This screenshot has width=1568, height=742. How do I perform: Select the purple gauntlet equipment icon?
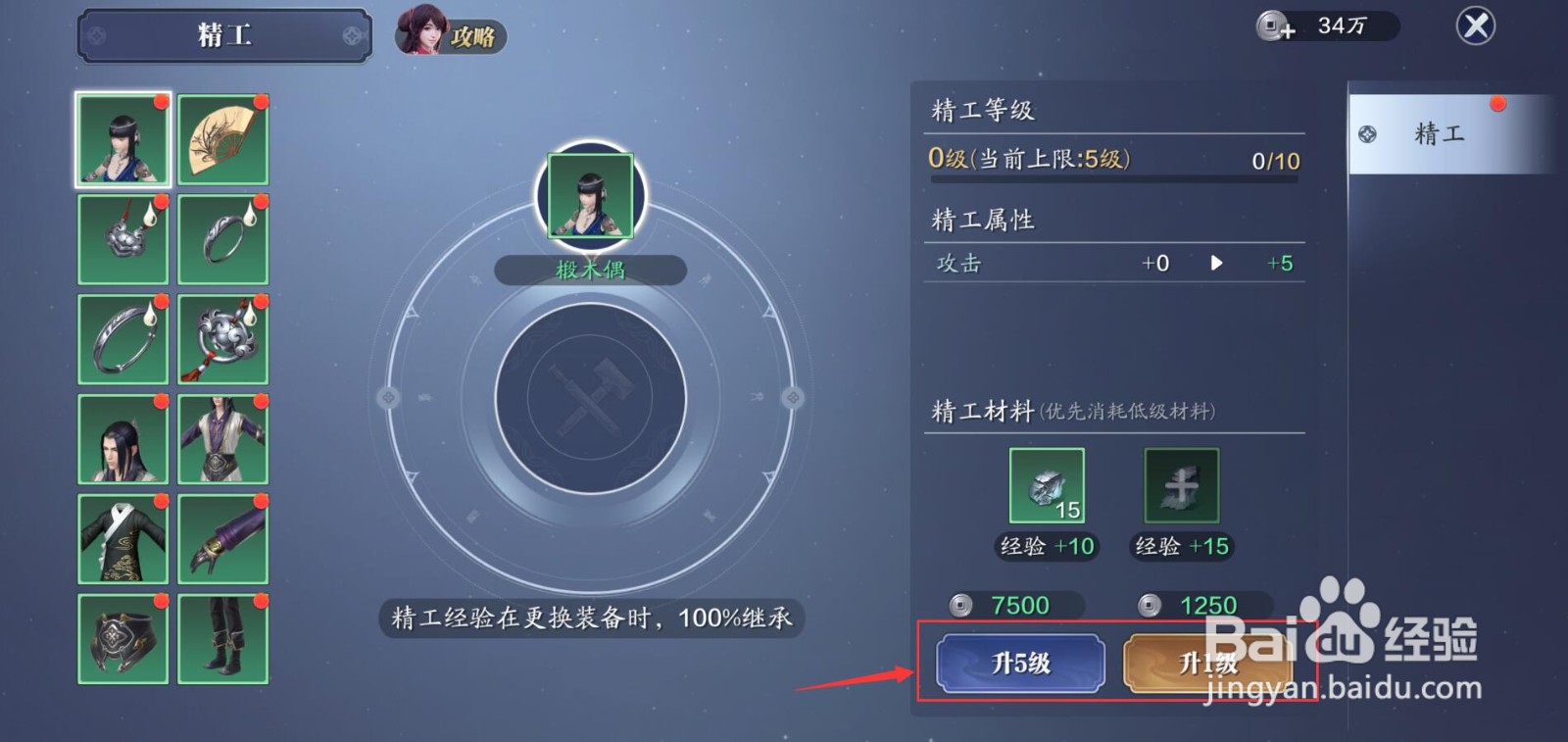pos(222,537)
